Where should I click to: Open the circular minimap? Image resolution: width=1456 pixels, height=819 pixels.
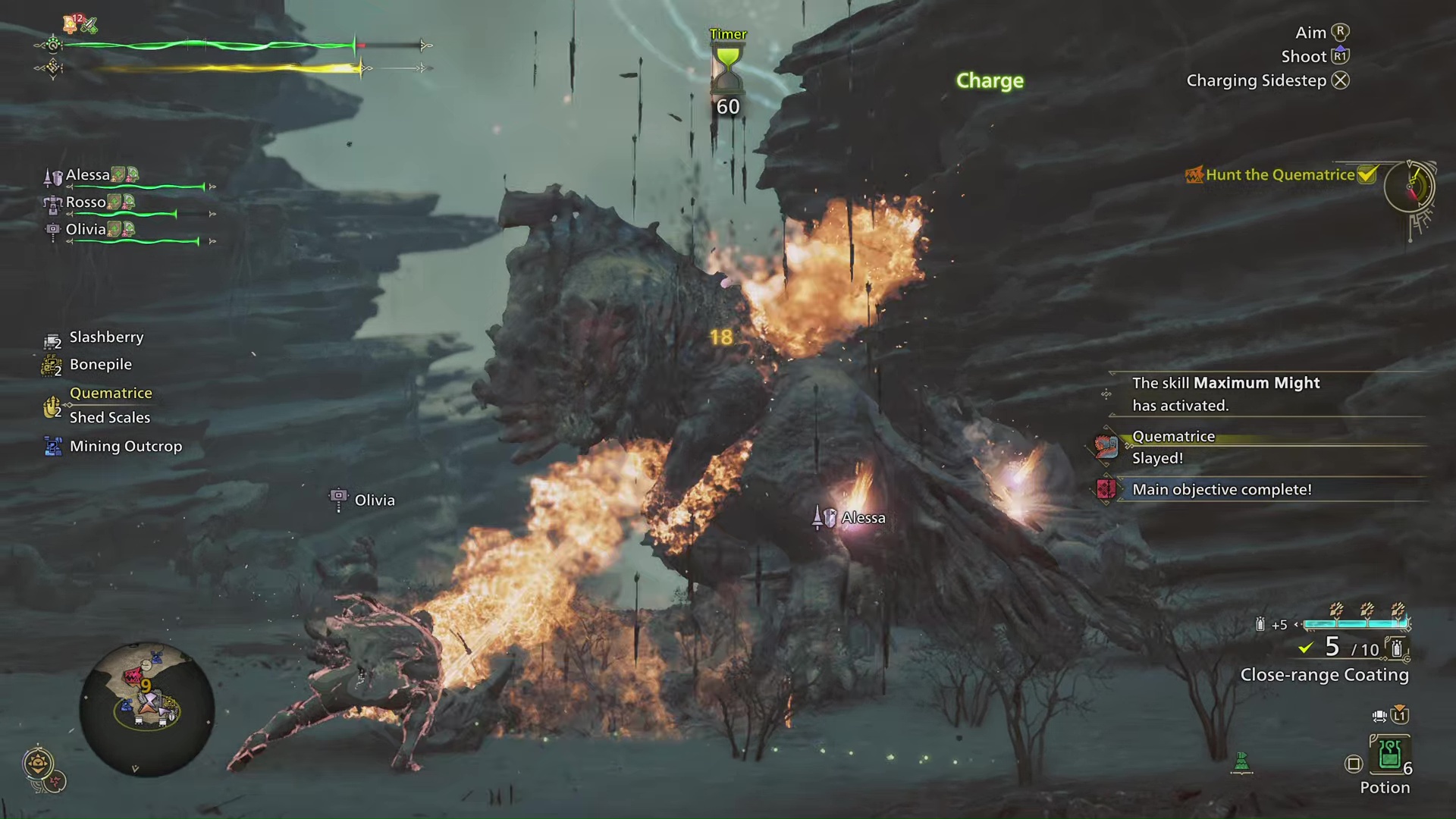tap(146, 709)
